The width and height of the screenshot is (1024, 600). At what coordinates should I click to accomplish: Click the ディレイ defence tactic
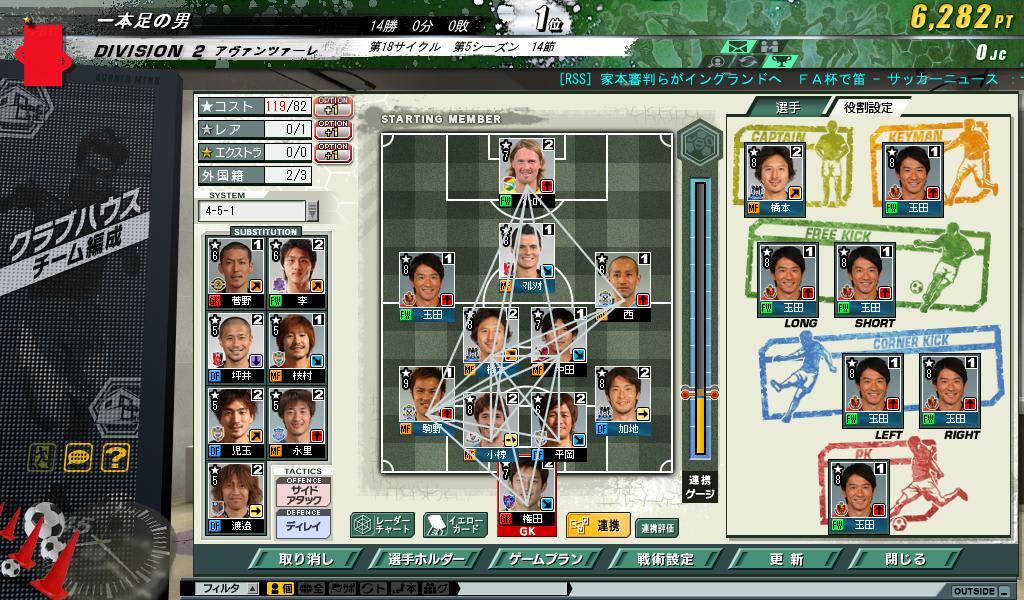(303, 523)
